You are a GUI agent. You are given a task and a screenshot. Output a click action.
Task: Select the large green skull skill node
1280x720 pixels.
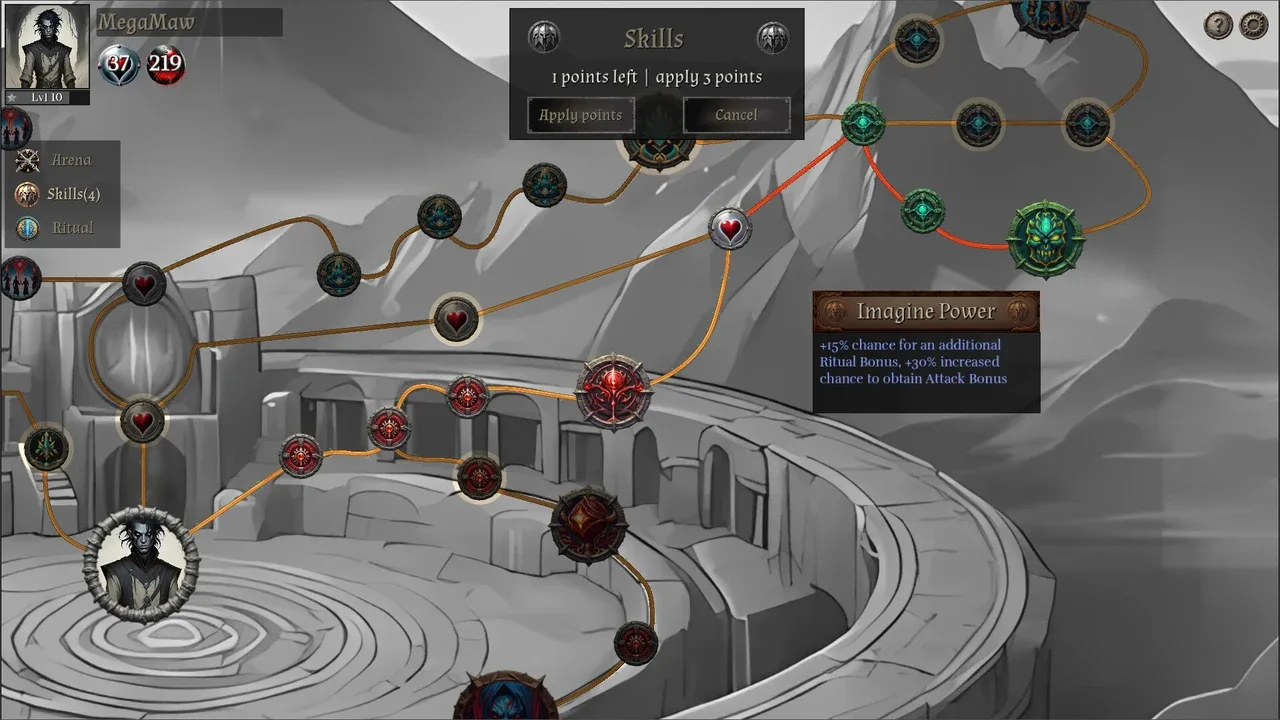(x=1046, y=240)
